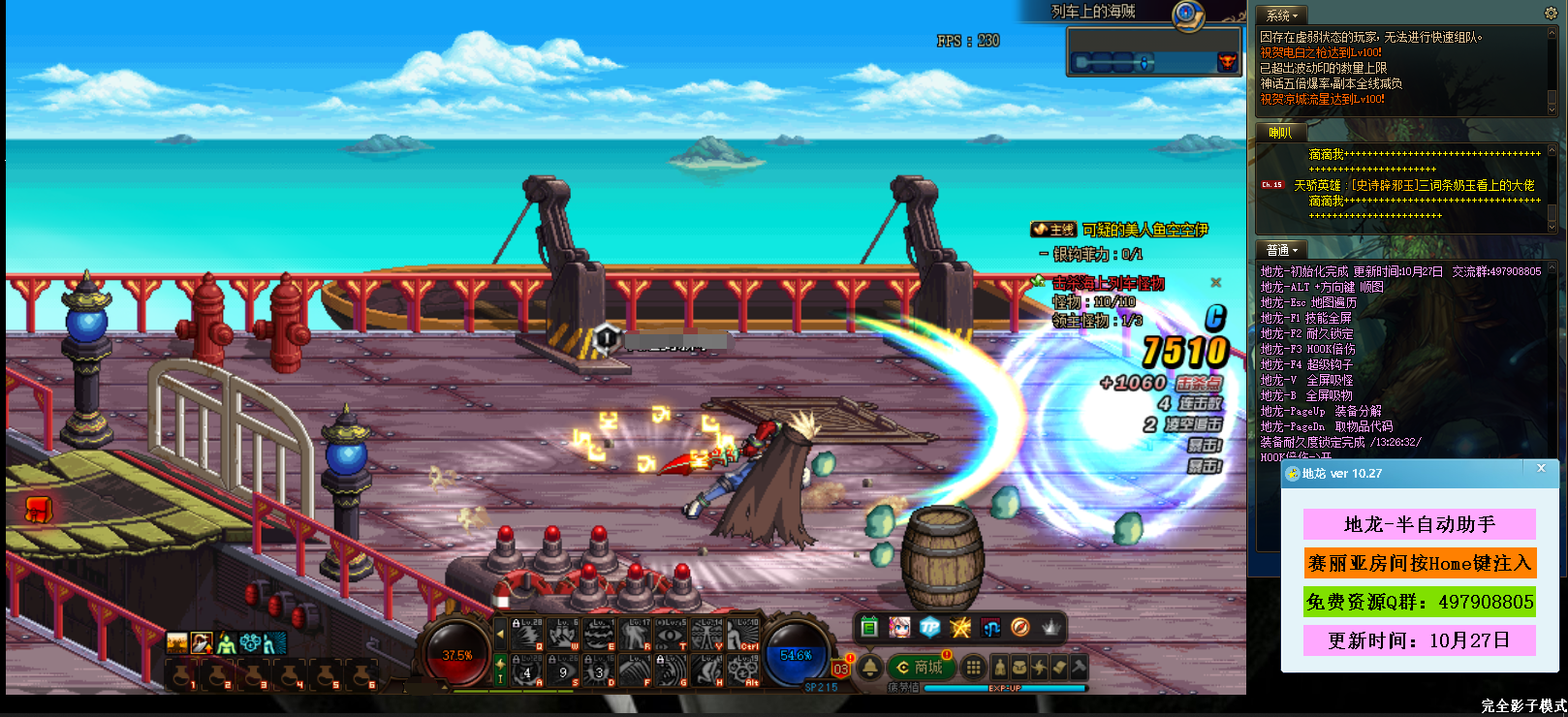
Task: Click the character avatar portrait icon
Action: [899, 628]
